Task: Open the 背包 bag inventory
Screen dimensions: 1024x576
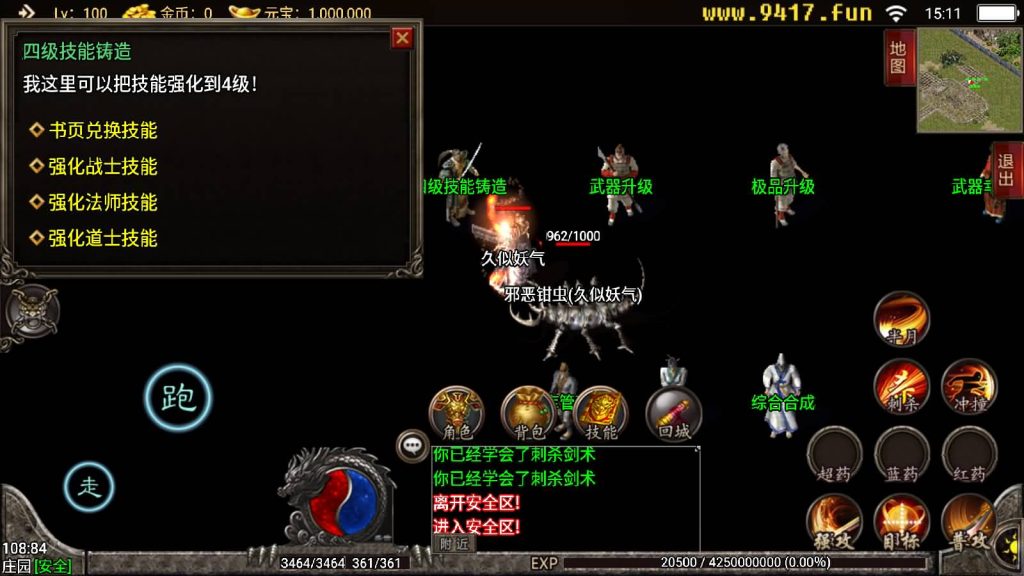Action: [x=529, y=413]
